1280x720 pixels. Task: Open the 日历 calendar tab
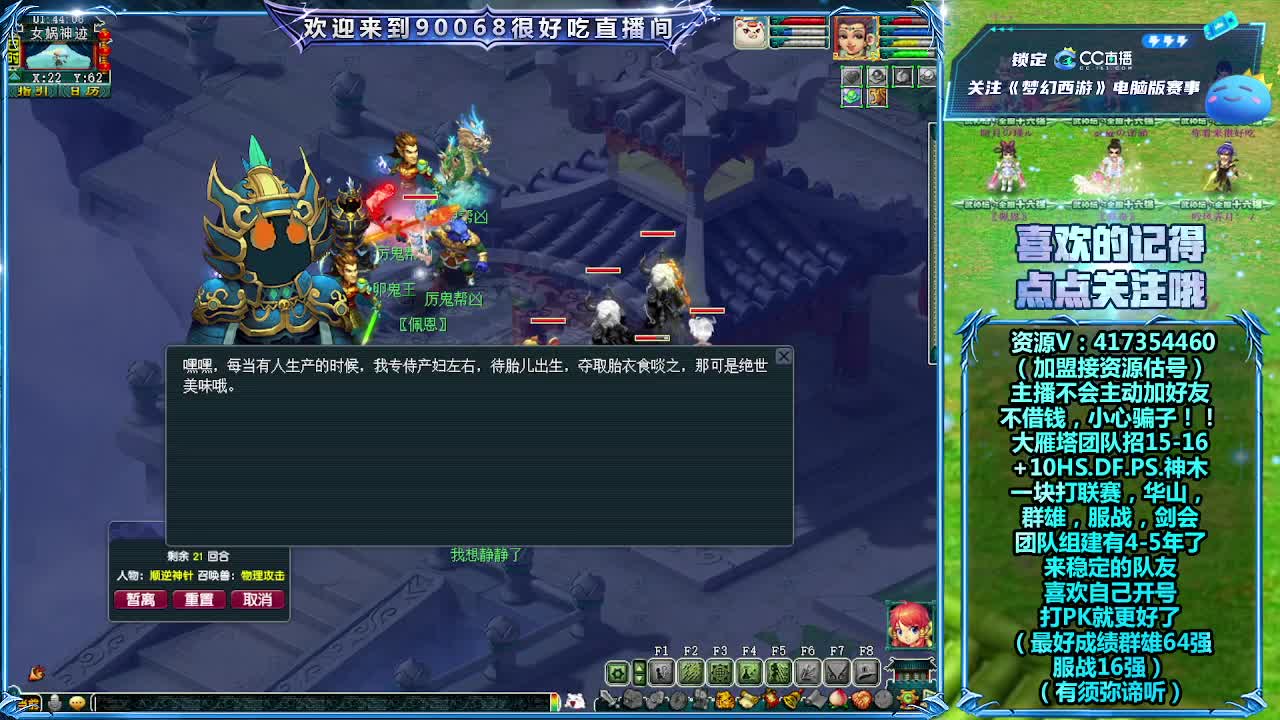(x=83, y=91)
